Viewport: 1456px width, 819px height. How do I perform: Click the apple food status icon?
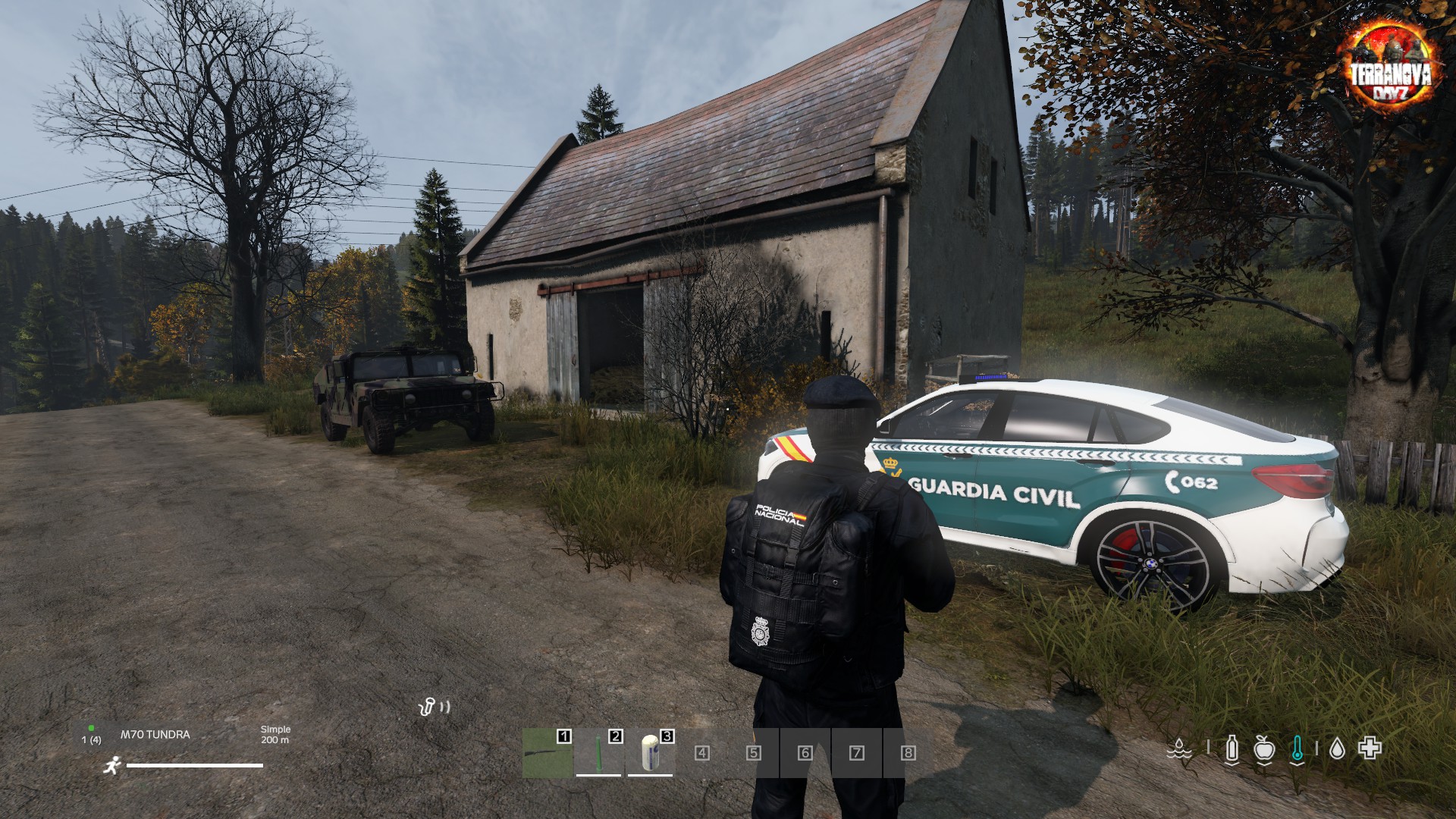1264,748
